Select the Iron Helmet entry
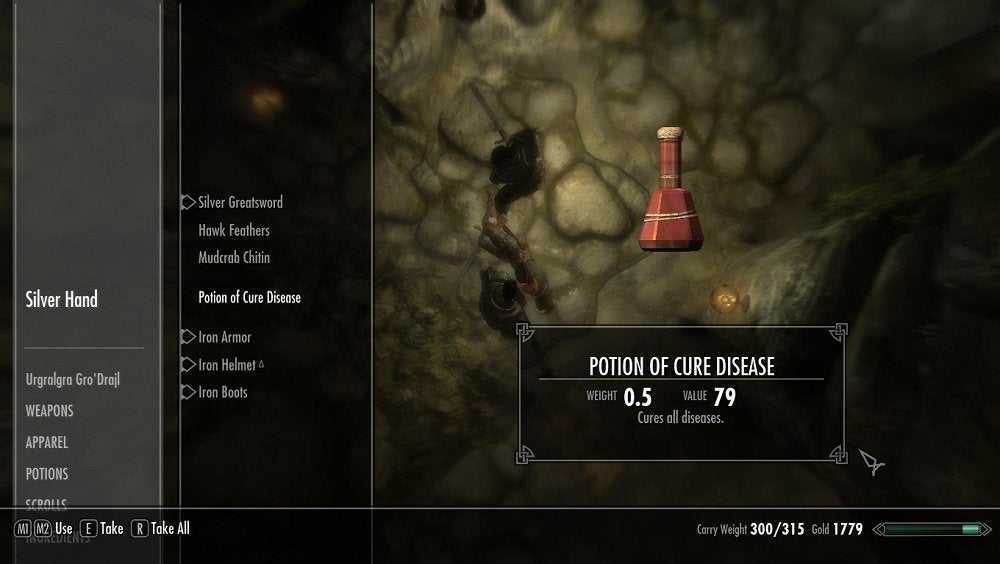The width and height of the screenshot is (1000, 564). 227,365
